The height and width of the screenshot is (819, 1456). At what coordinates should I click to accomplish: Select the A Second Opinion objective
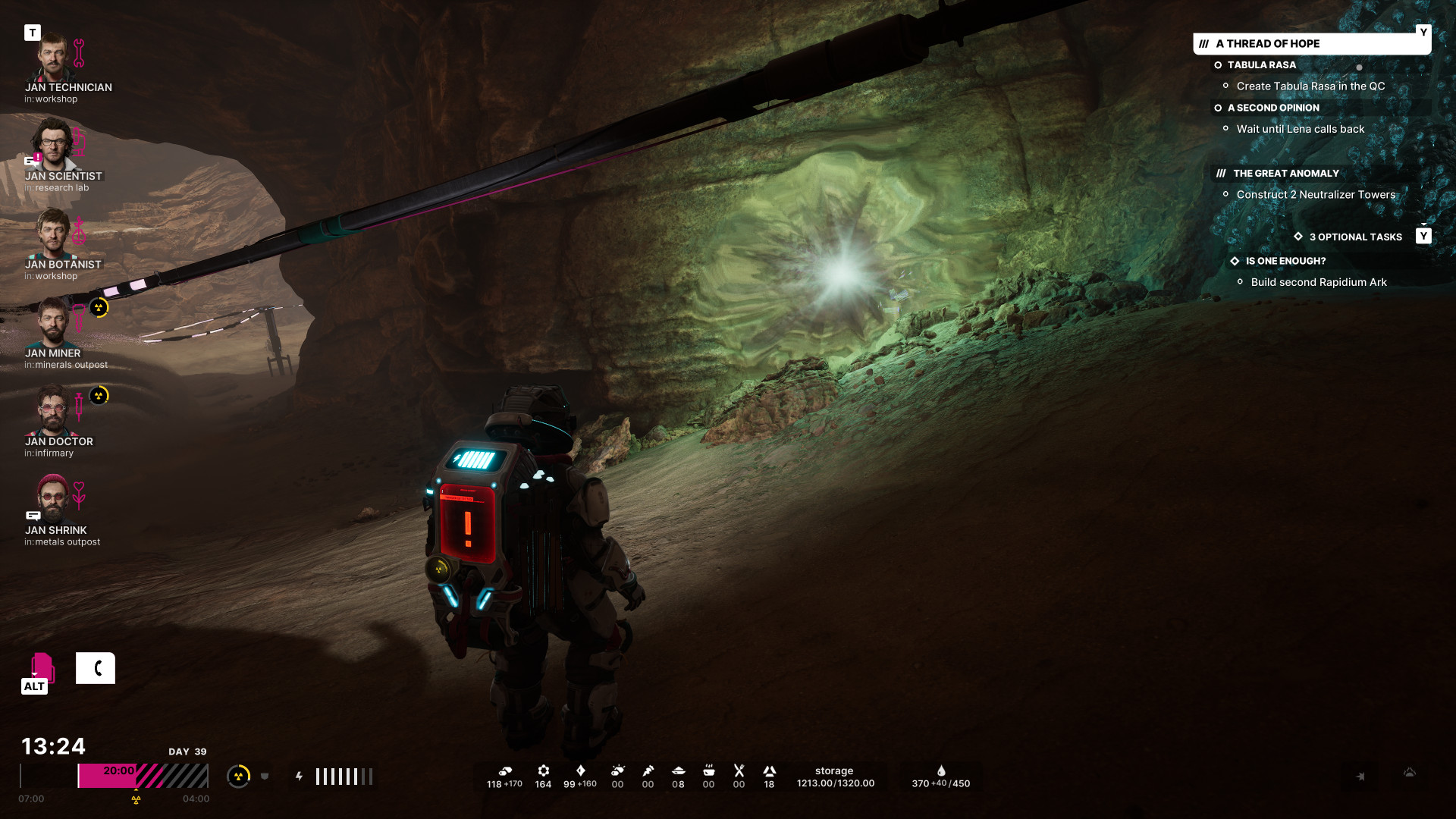pyautogui.click(x=1273, y=108)
